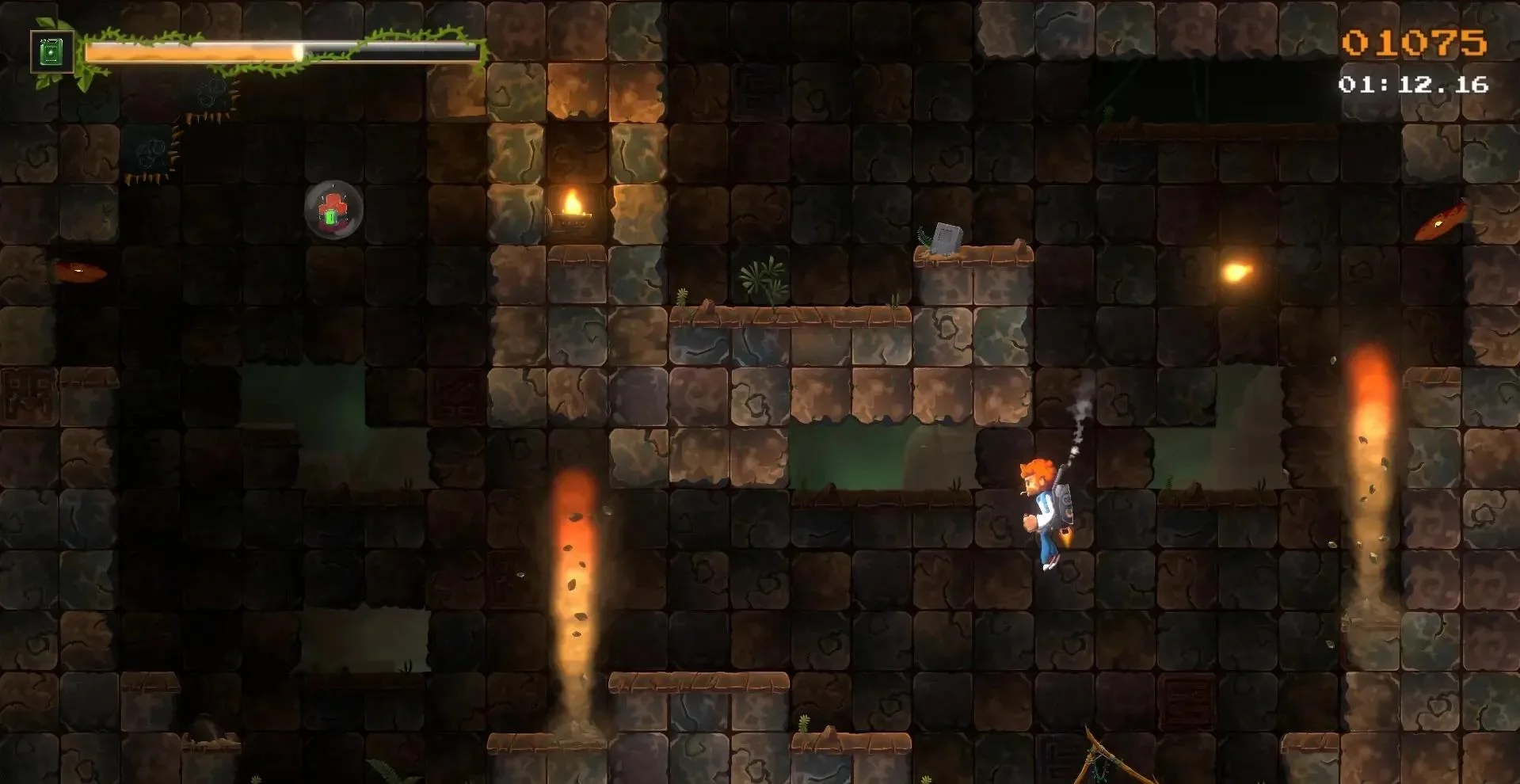Click the green fuel canister HUD icon
The height and width of the screenshot is (784, 1520).
(51, 52)
